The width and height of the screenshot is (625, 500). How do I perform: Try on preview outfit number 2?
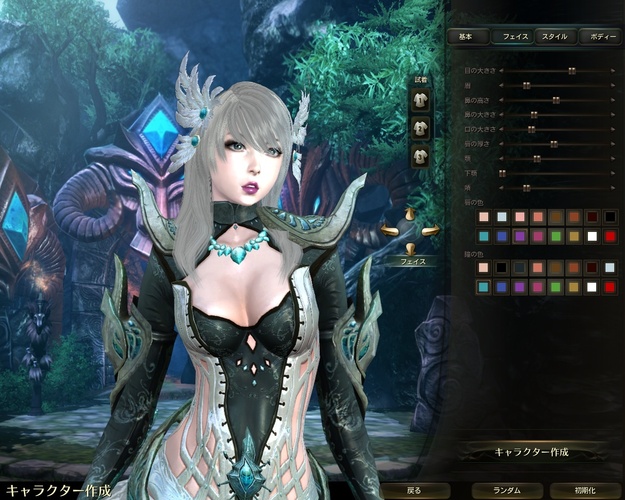420,127
